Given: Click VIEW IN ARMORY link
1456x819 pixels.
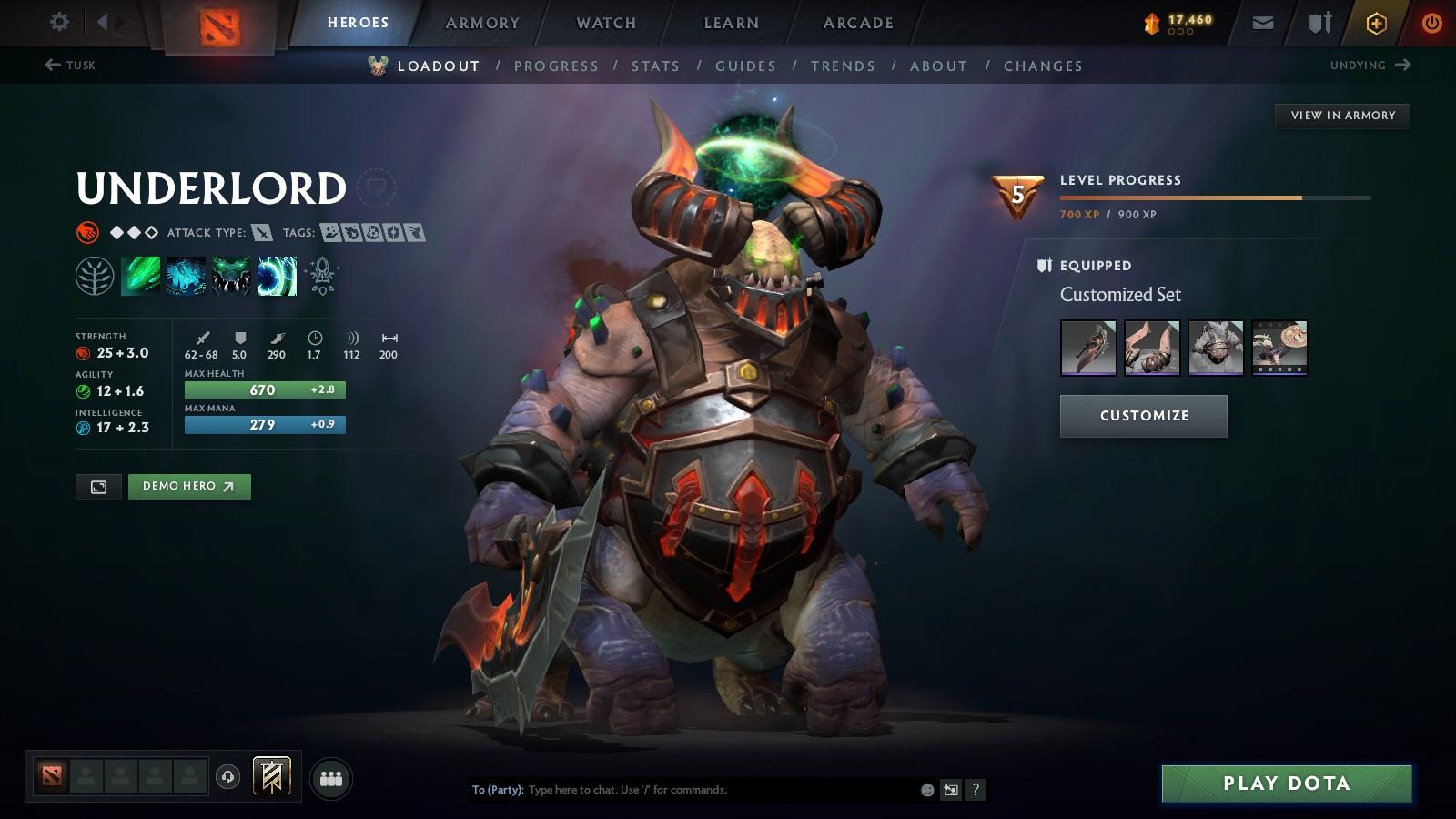Looking at the screenshot, I should [1341, 116].
